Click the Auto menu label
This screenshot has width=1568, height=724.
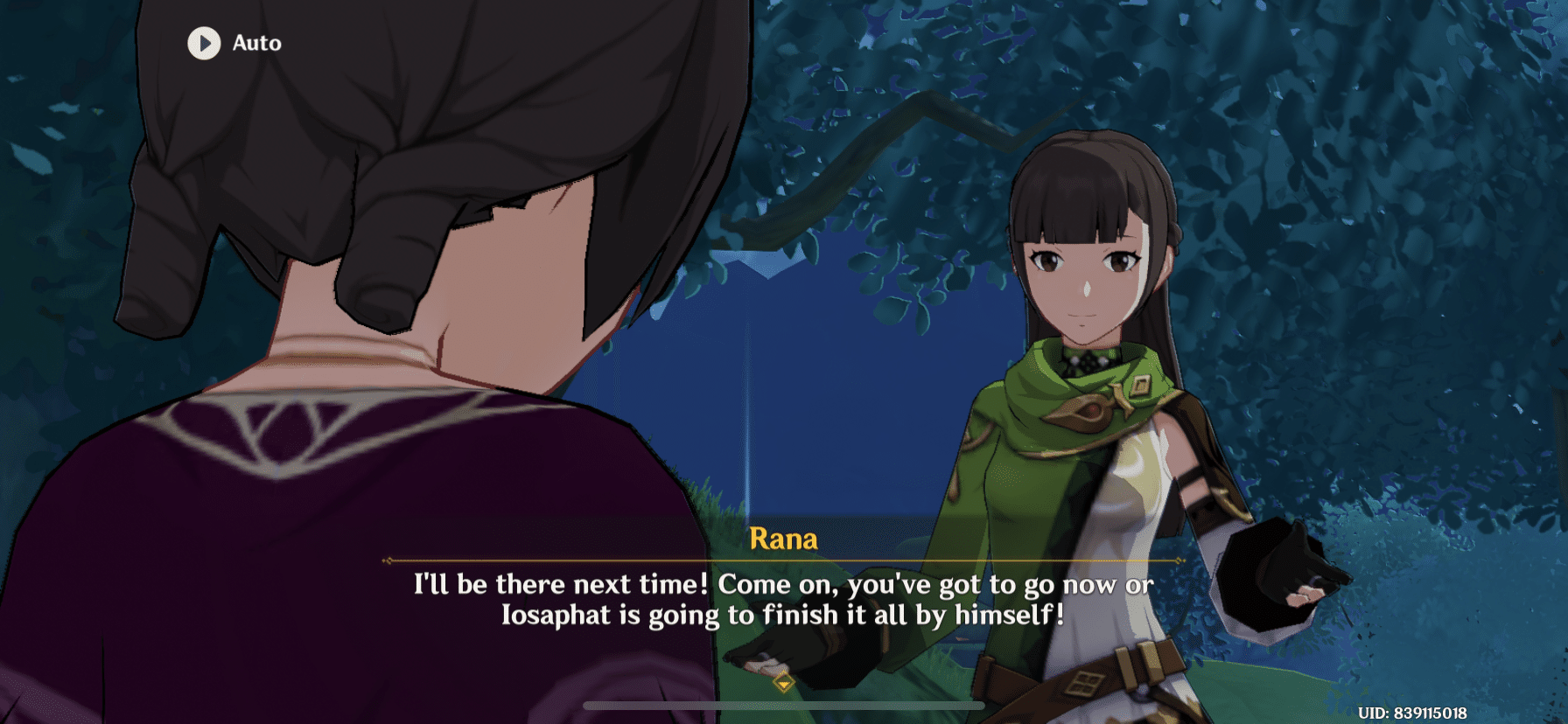tap(254, 43)
